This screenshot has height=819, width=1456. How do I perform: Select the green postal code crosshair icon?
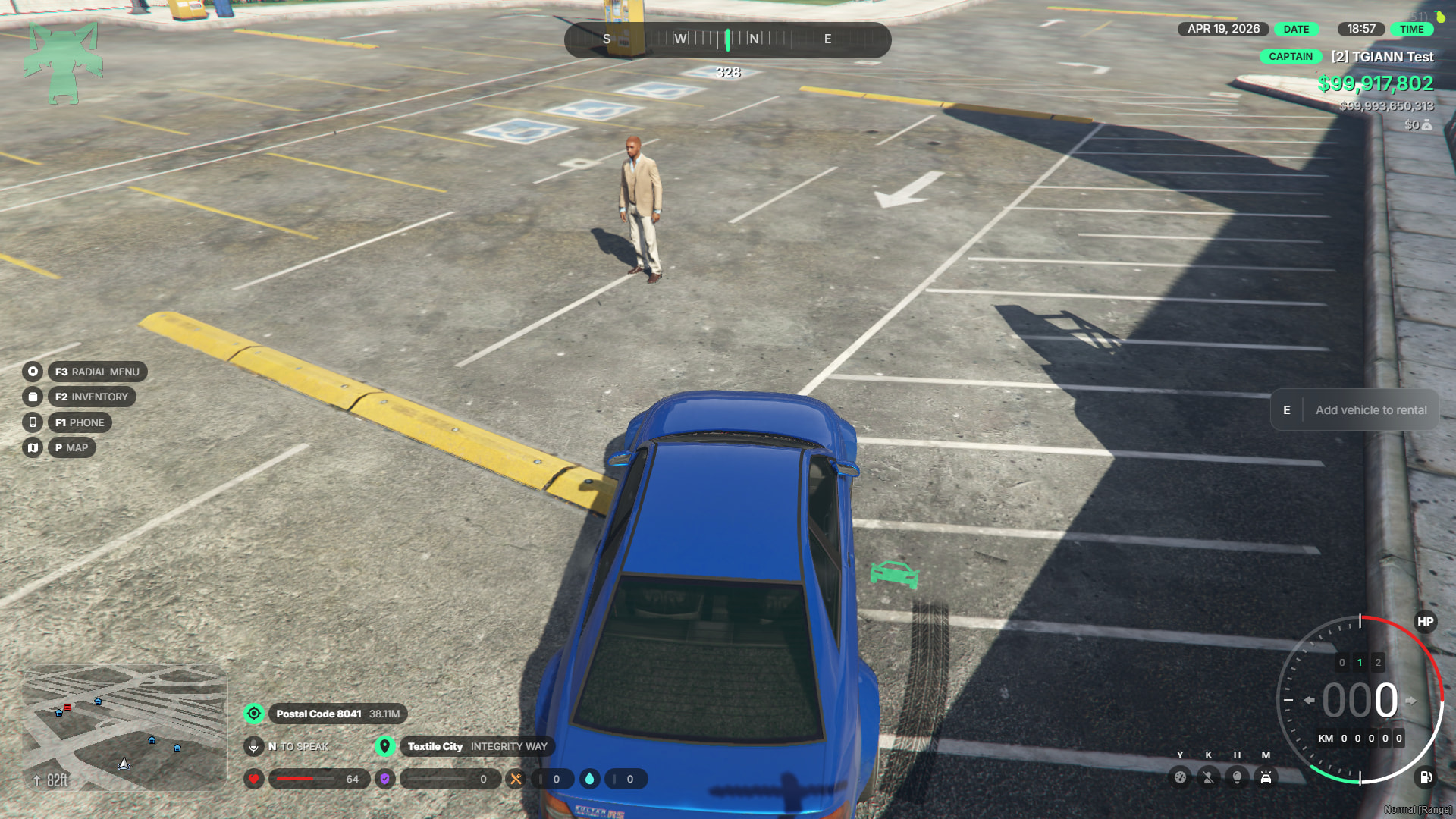tap(254, 714)
